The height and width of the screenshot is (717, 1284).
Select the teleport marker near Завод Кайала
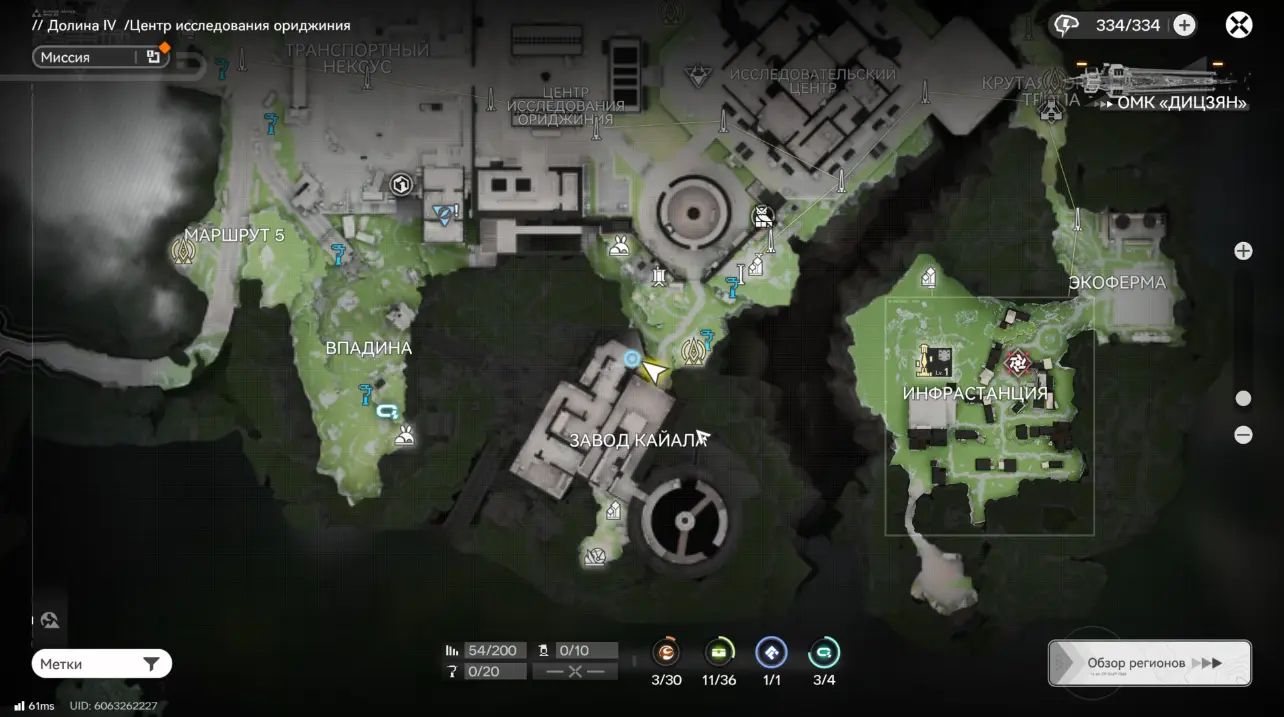click(692, 351)
